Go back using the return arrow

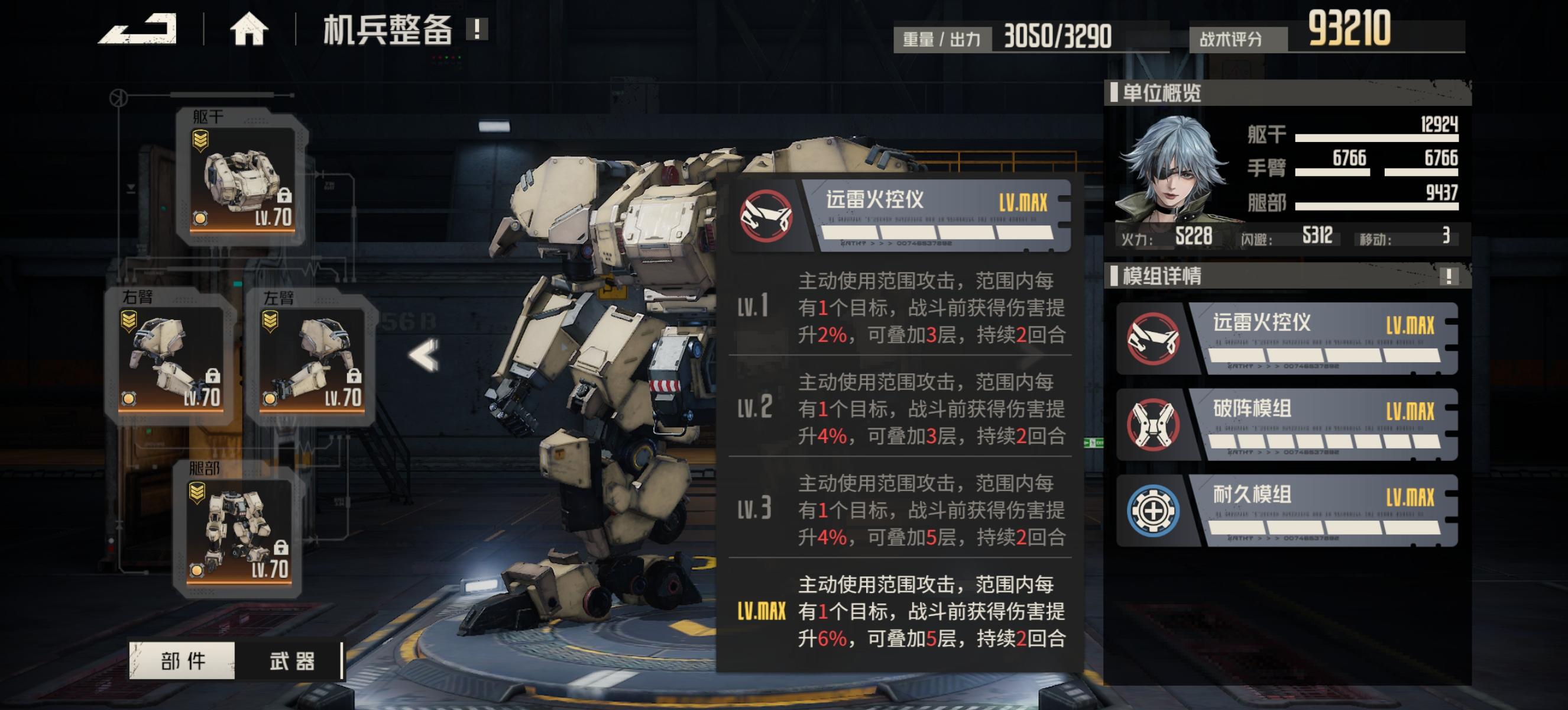(138, 29)
